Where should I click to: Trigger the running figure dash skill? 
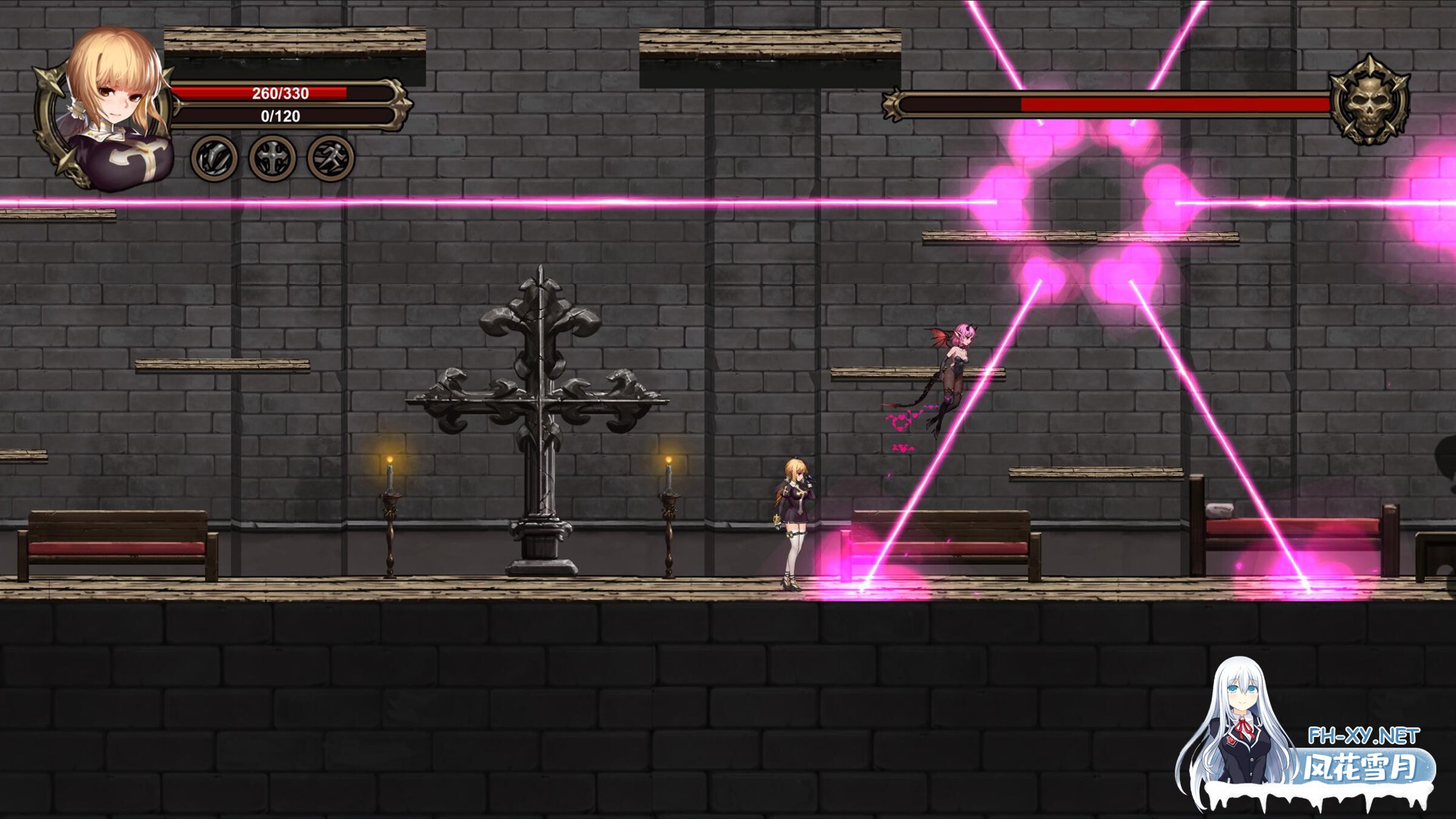pyautogui.click(x=331, y=158)
